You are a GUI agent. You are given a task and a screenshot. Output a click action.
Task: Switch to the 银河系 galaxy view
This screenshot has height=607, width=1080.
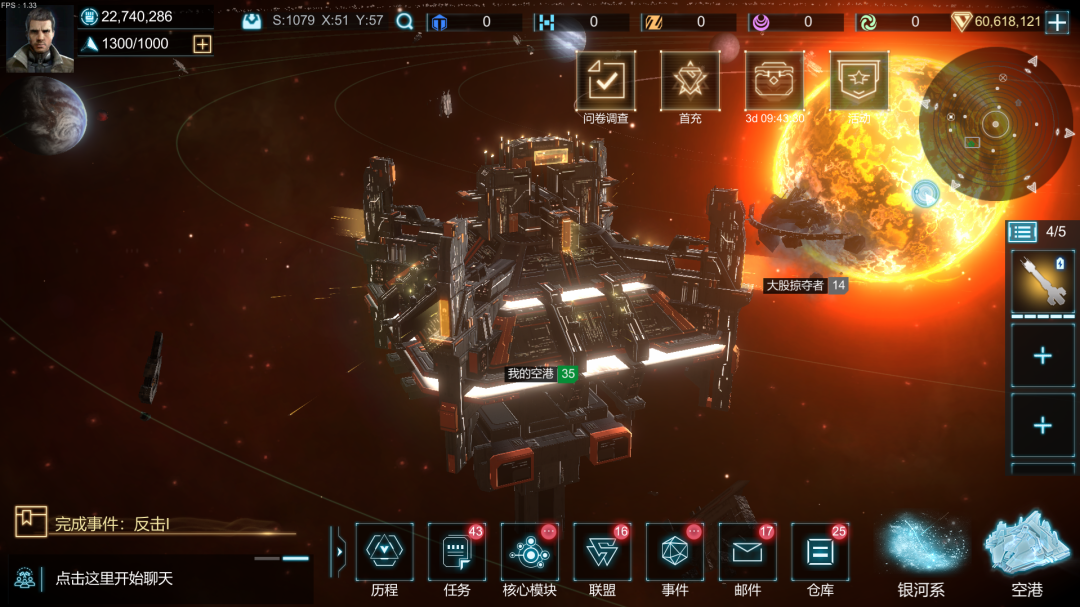922,555
